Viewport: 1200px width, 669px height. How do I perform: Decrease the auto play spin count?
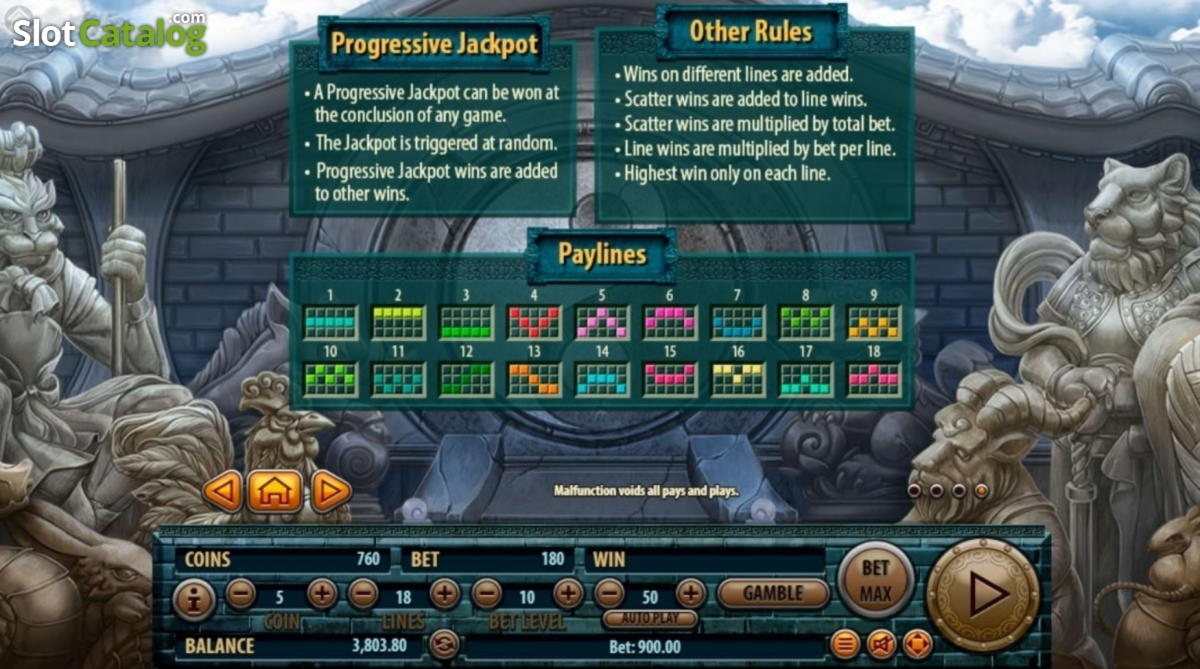609,594
